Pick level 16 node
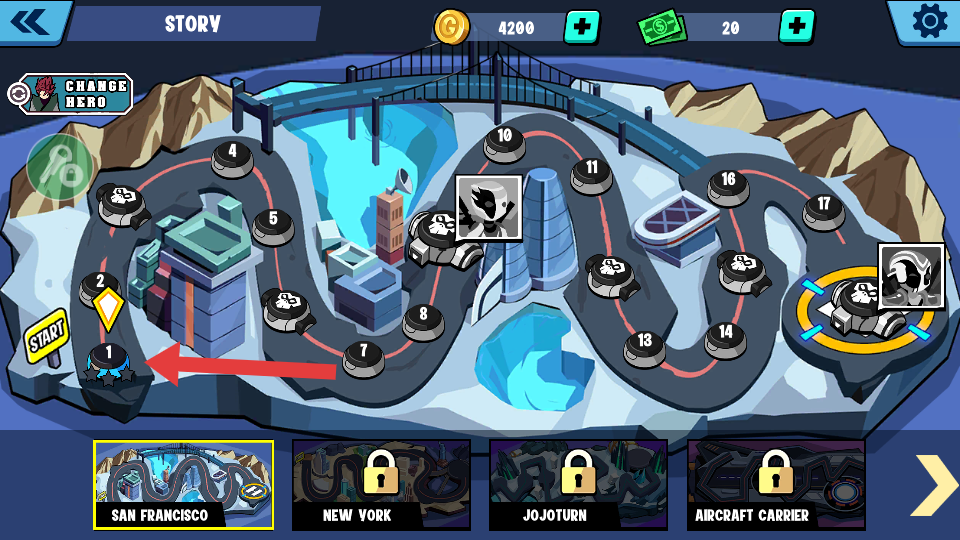960x540 pixels. coord(728,183)
